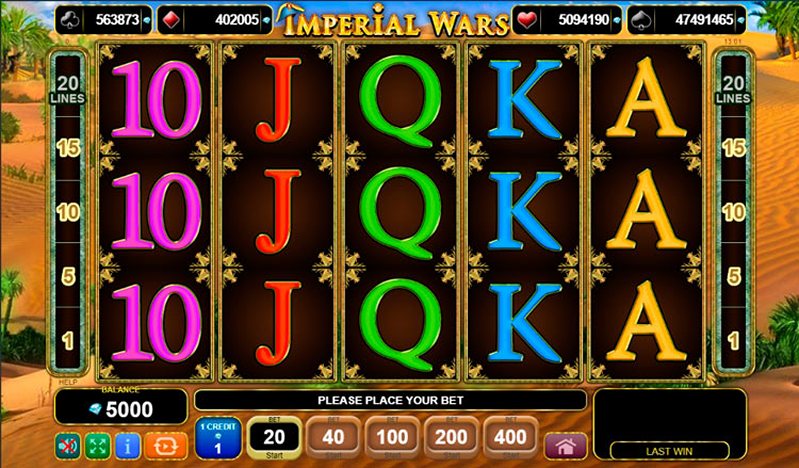Mute the game sound
The height and width of the screenshot is (468, 799).
68,443
